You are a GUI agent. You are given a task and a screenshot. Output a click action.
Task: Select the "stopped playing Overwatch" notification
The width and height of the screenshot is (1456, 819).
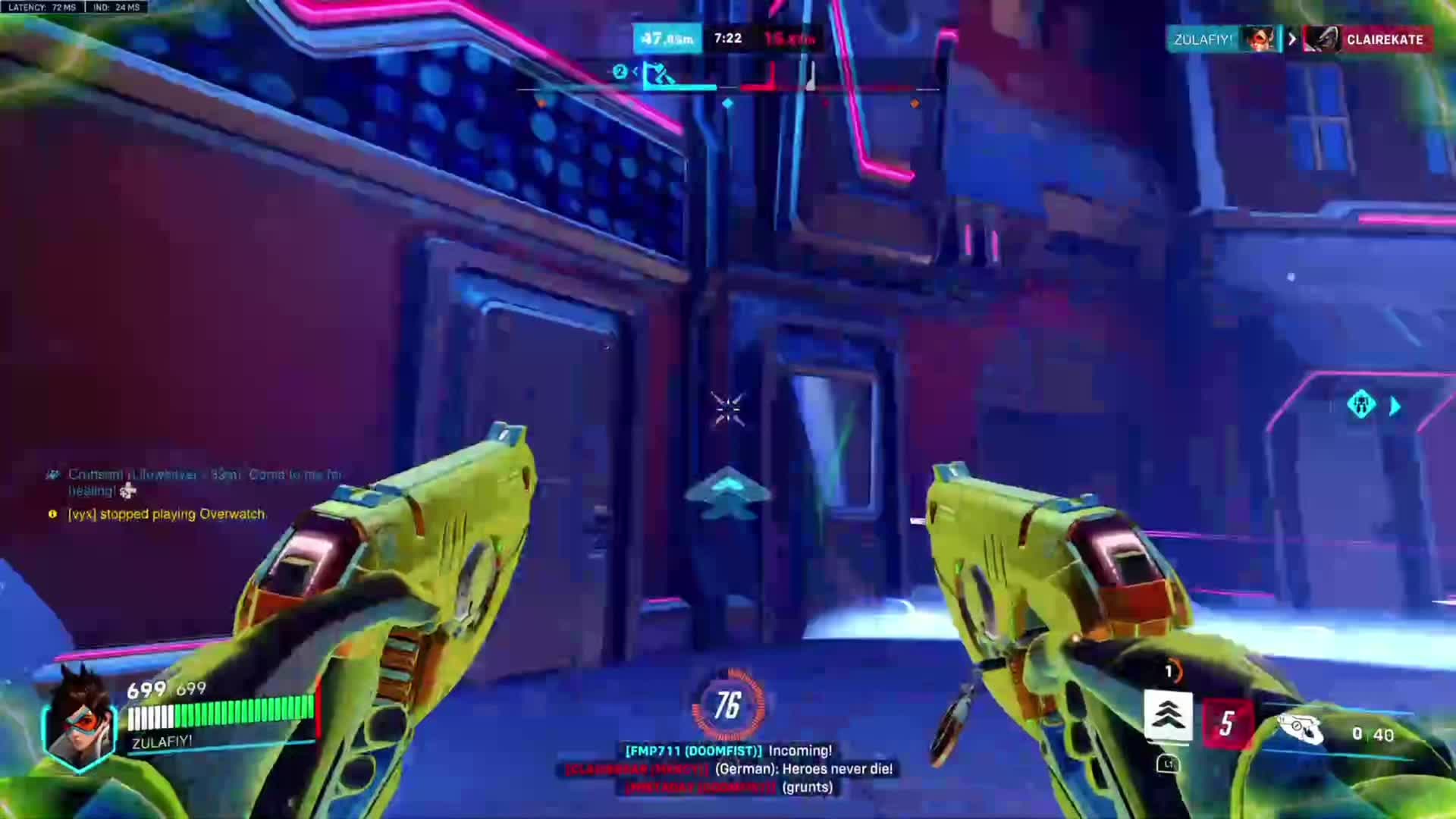coord(167,514)
